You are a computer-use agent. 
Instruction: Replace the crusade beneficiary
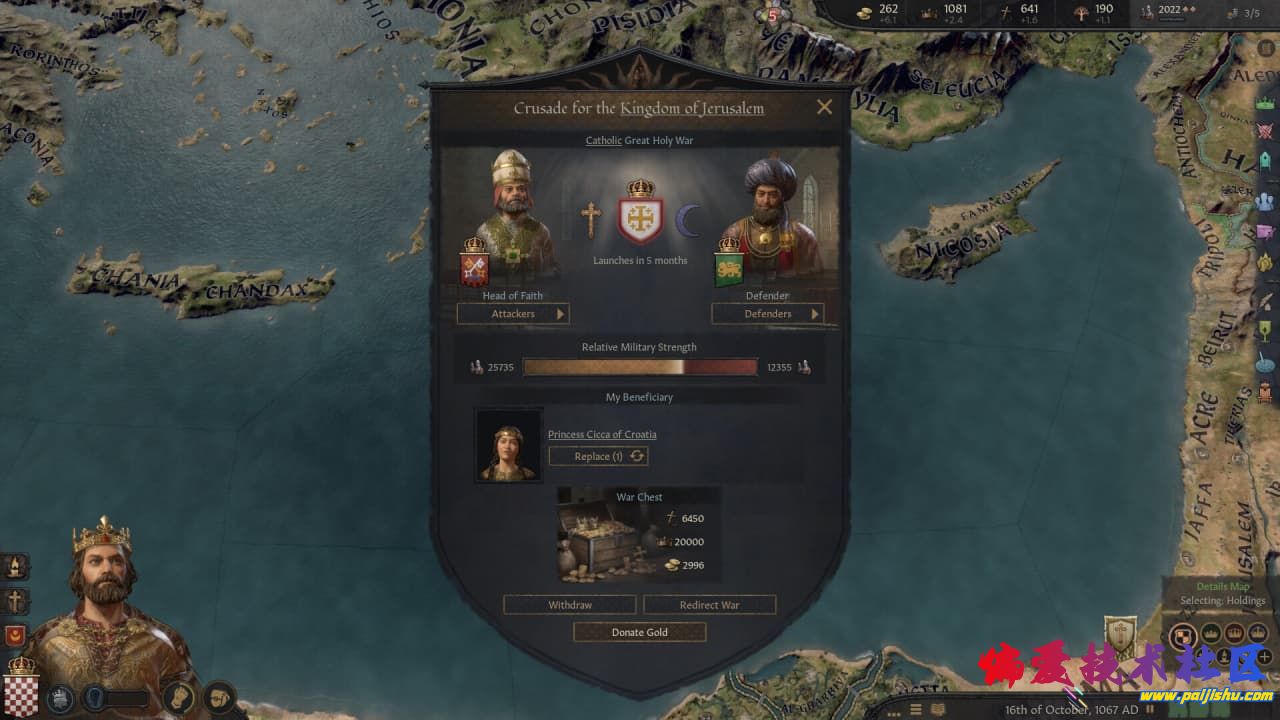pyautogui.click(x=599, y=456)
